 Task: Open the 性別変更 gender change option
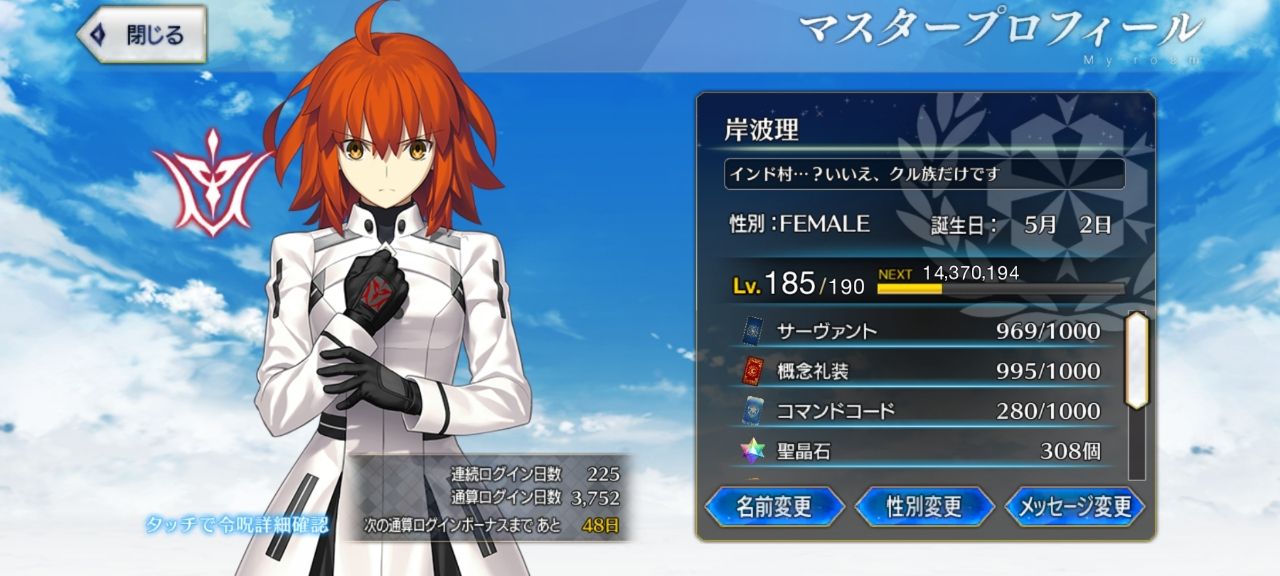click(924, 507)
